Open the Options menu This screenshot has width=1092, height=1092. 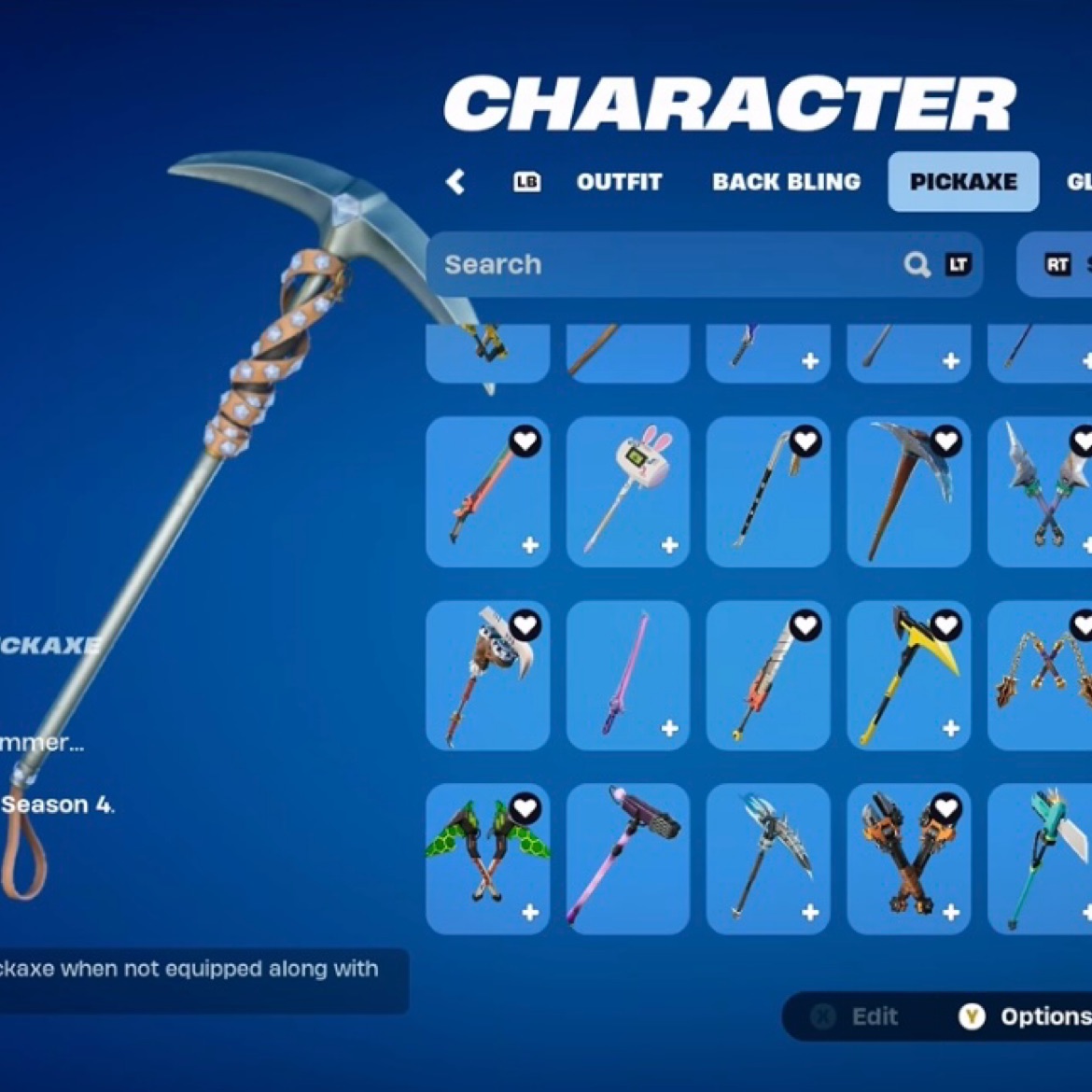(x=1027, y=1016)
